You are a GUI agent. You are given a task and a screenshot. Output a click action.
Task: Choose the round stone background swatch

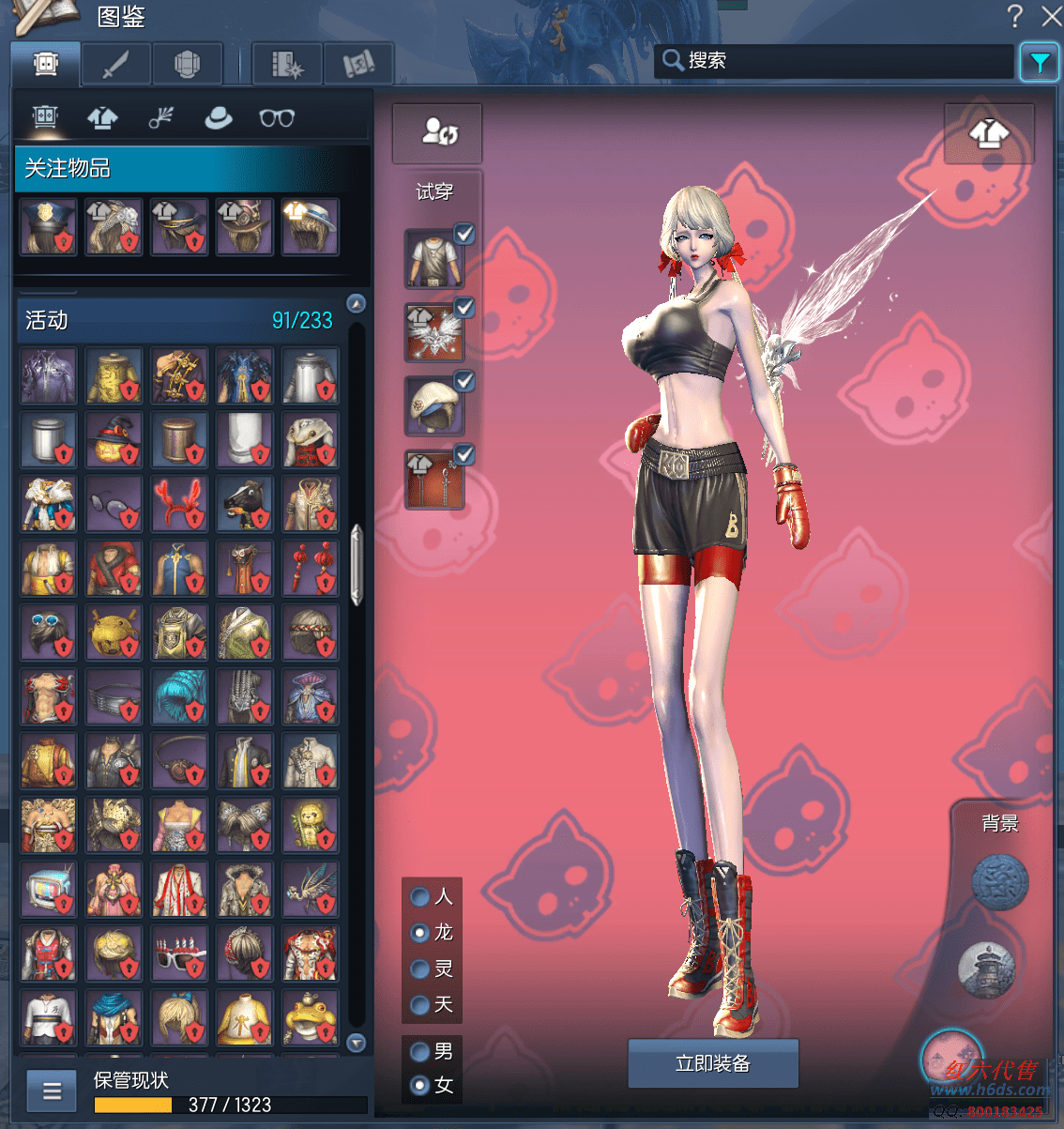coord(999,882)
